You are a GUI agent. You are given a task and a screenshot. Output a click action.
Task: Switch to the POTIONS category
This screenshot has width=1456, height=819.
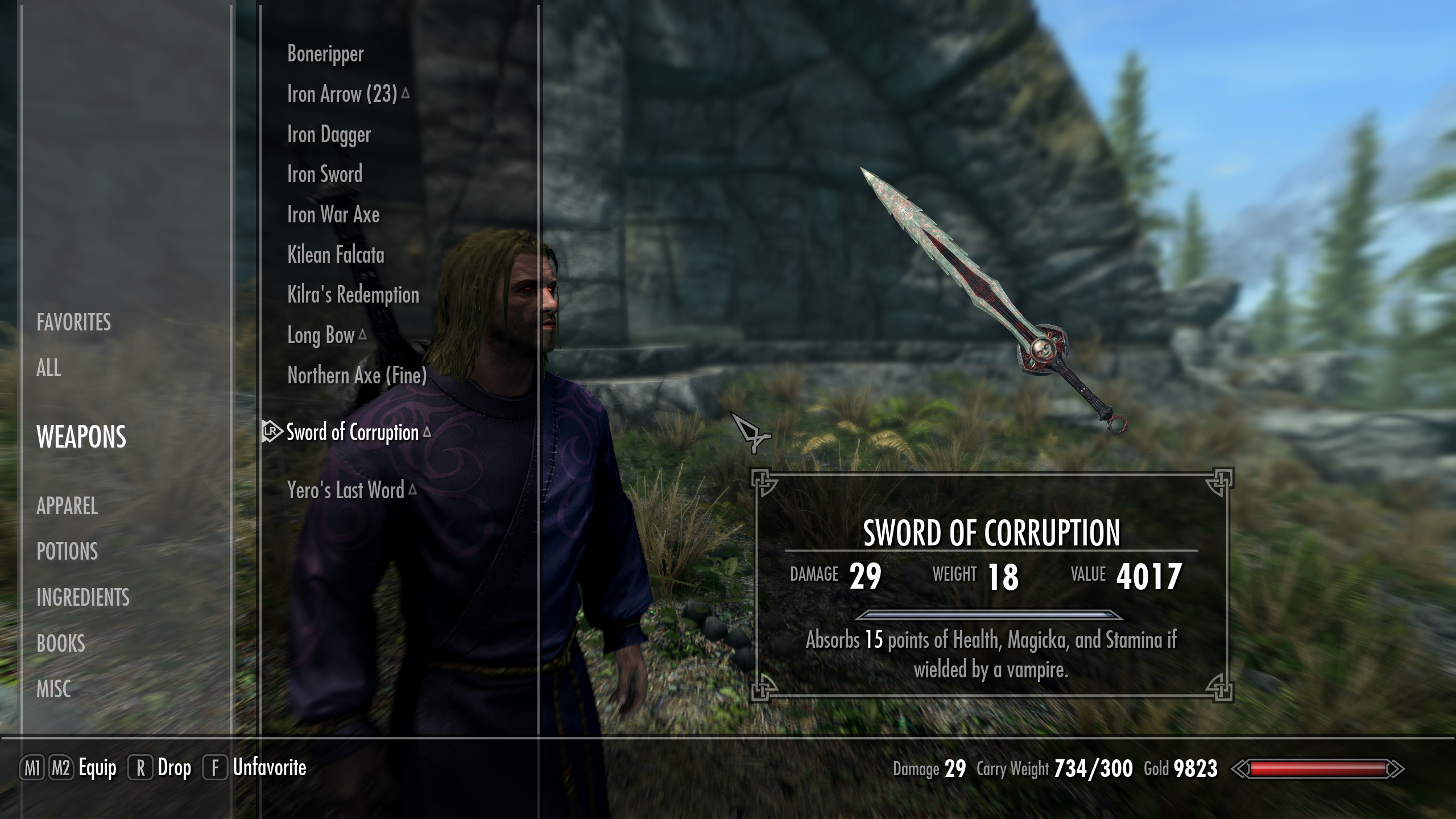click(67, 552)
